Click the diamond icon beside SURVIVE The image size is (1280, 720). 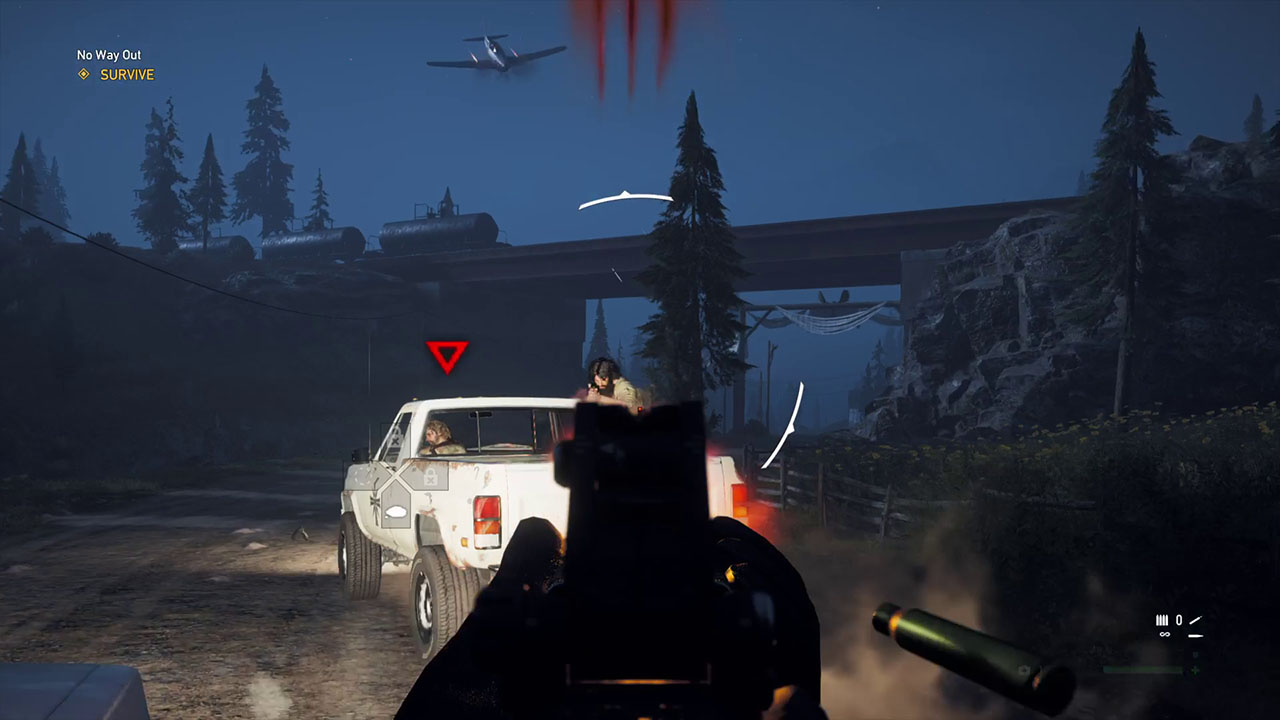tap(84, 74)
